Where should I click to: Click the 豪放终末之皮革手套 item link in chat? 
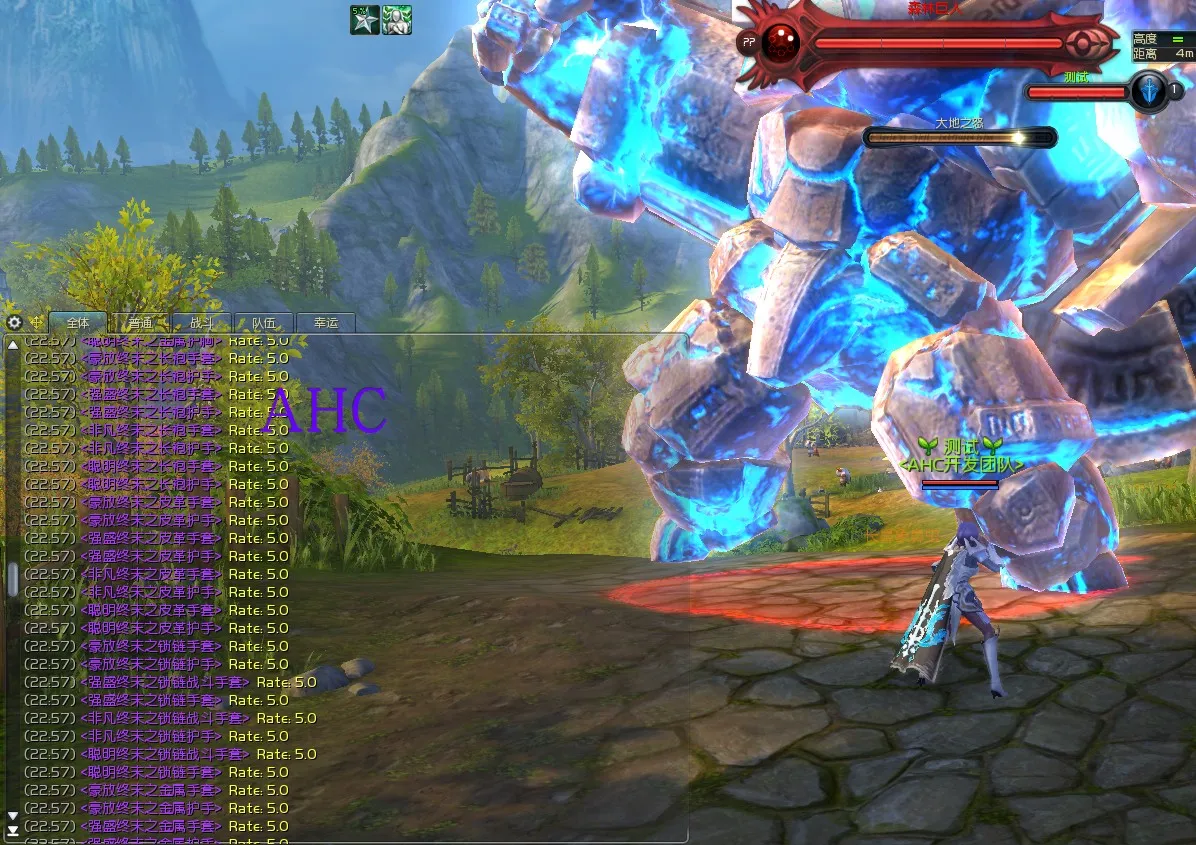[150, 502]
